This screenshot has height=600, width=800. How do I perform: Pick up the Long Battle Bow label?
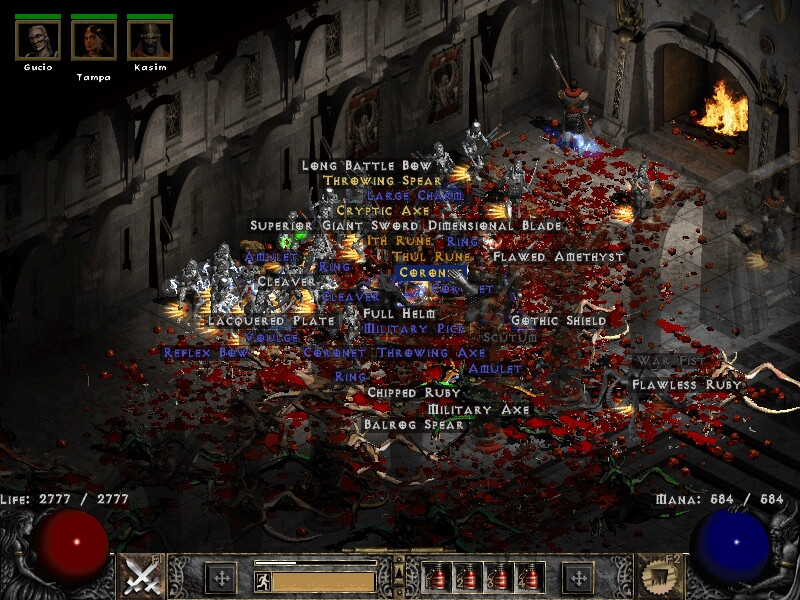tap(367, 165)
